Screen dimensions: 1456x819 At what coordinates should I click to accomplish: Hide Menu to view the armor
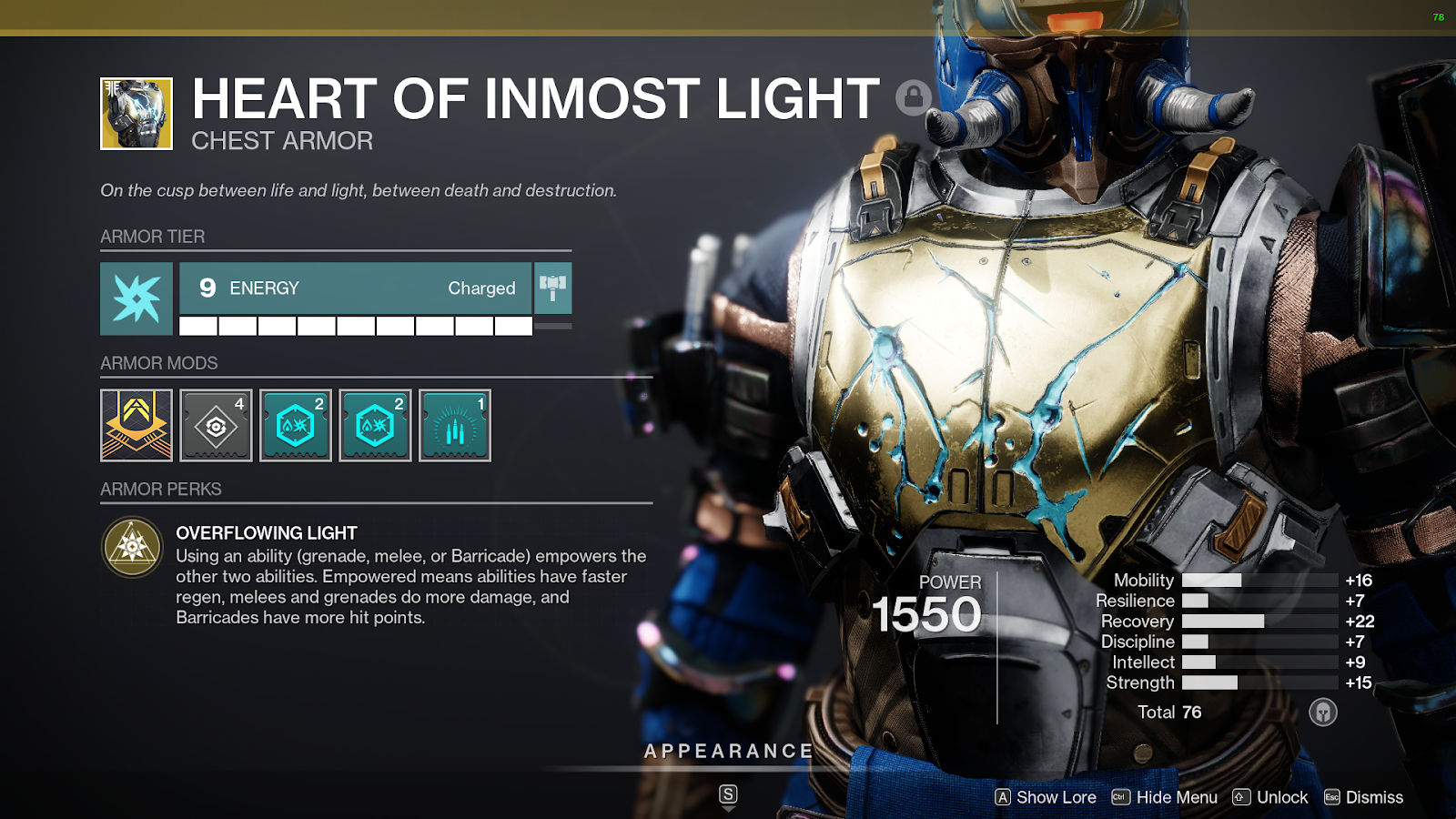[x=1165, y=797]
